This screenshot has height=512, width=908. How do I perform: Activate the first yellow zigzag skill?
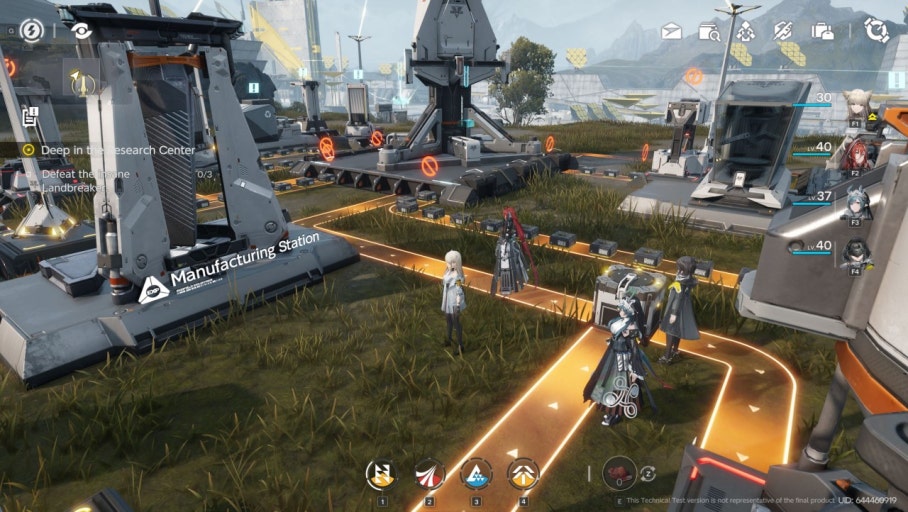pyautogui.click(x=381, y=473)
